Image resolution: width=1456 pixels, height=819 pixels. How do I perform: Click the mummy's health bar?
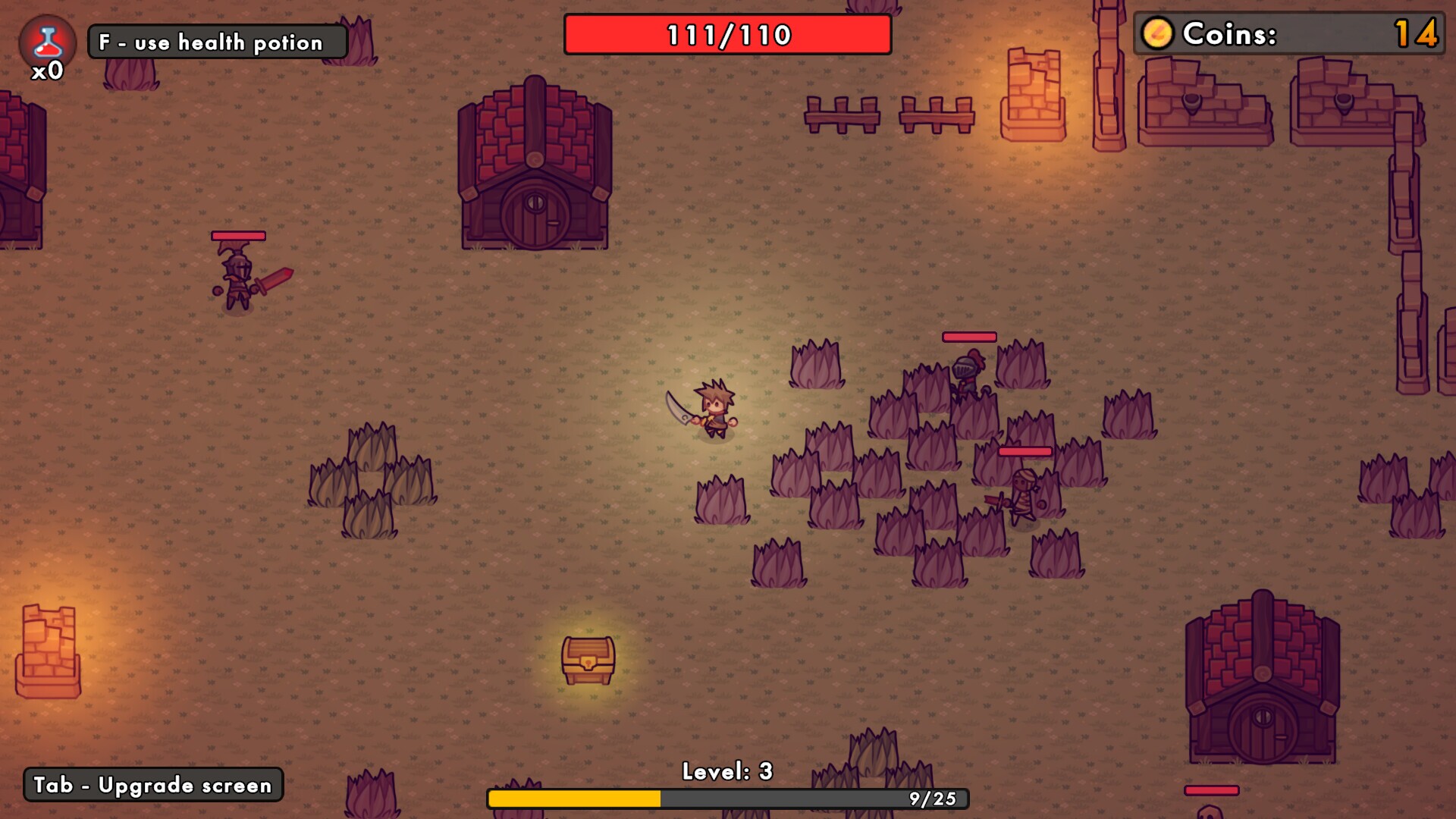pos(1025,450)
